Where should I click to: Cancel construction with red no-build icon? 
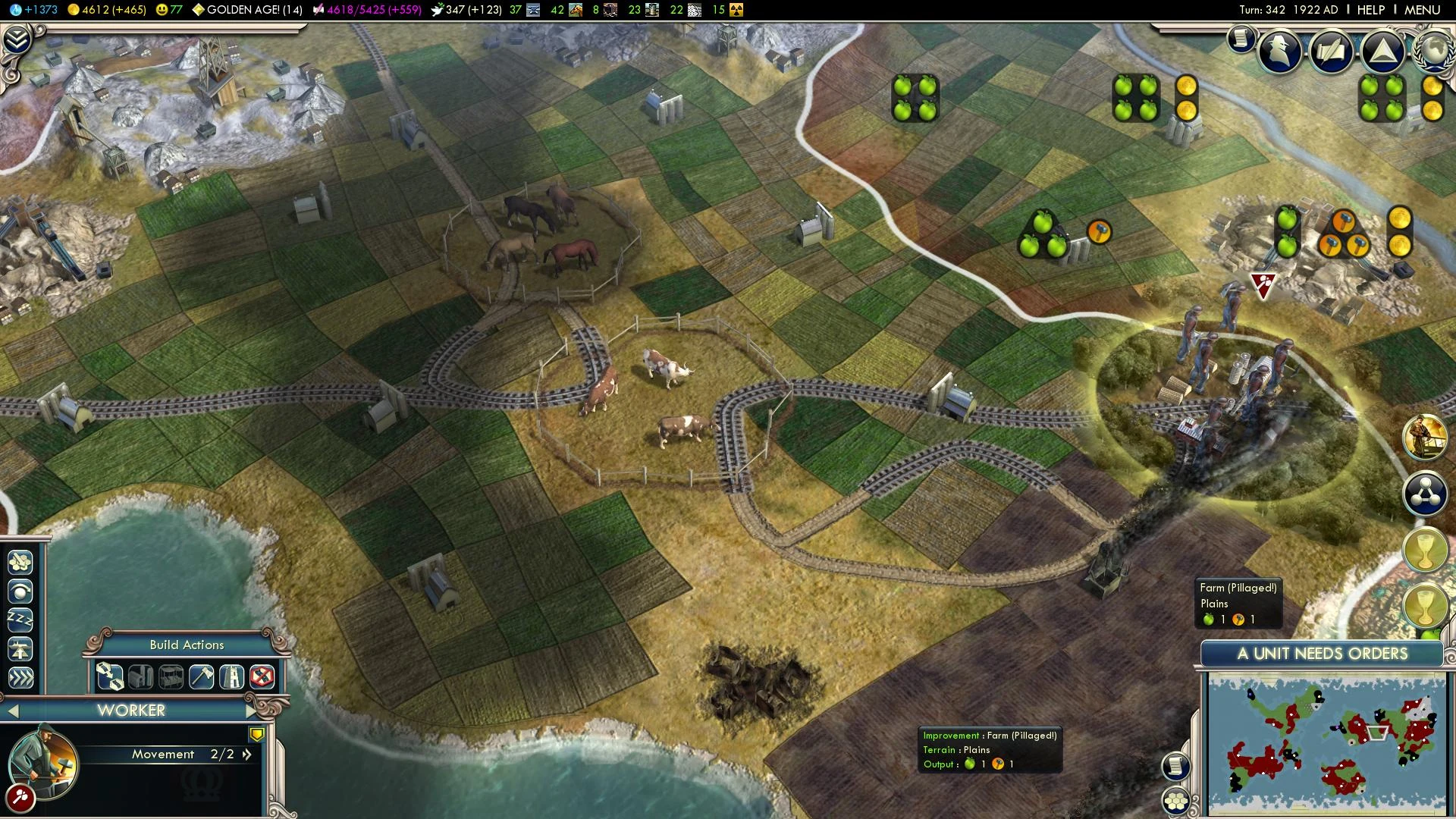(262, 676)
